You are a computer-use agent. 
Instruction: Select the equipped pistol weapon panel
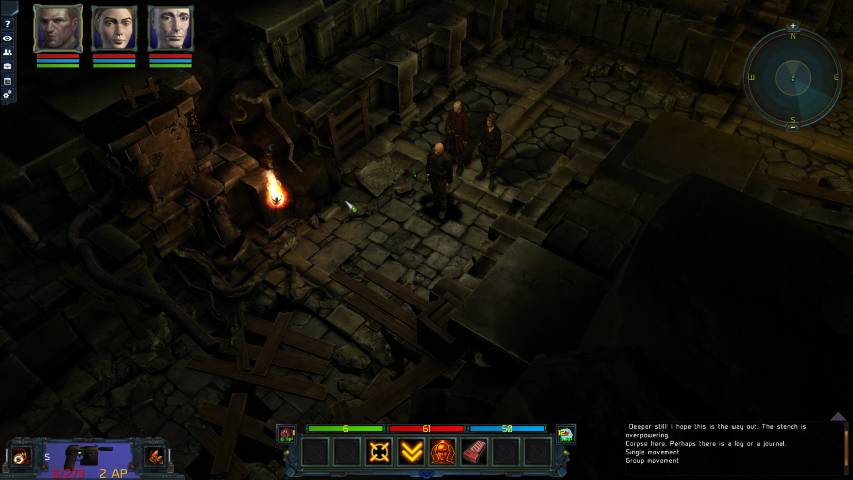pos(88,456)
